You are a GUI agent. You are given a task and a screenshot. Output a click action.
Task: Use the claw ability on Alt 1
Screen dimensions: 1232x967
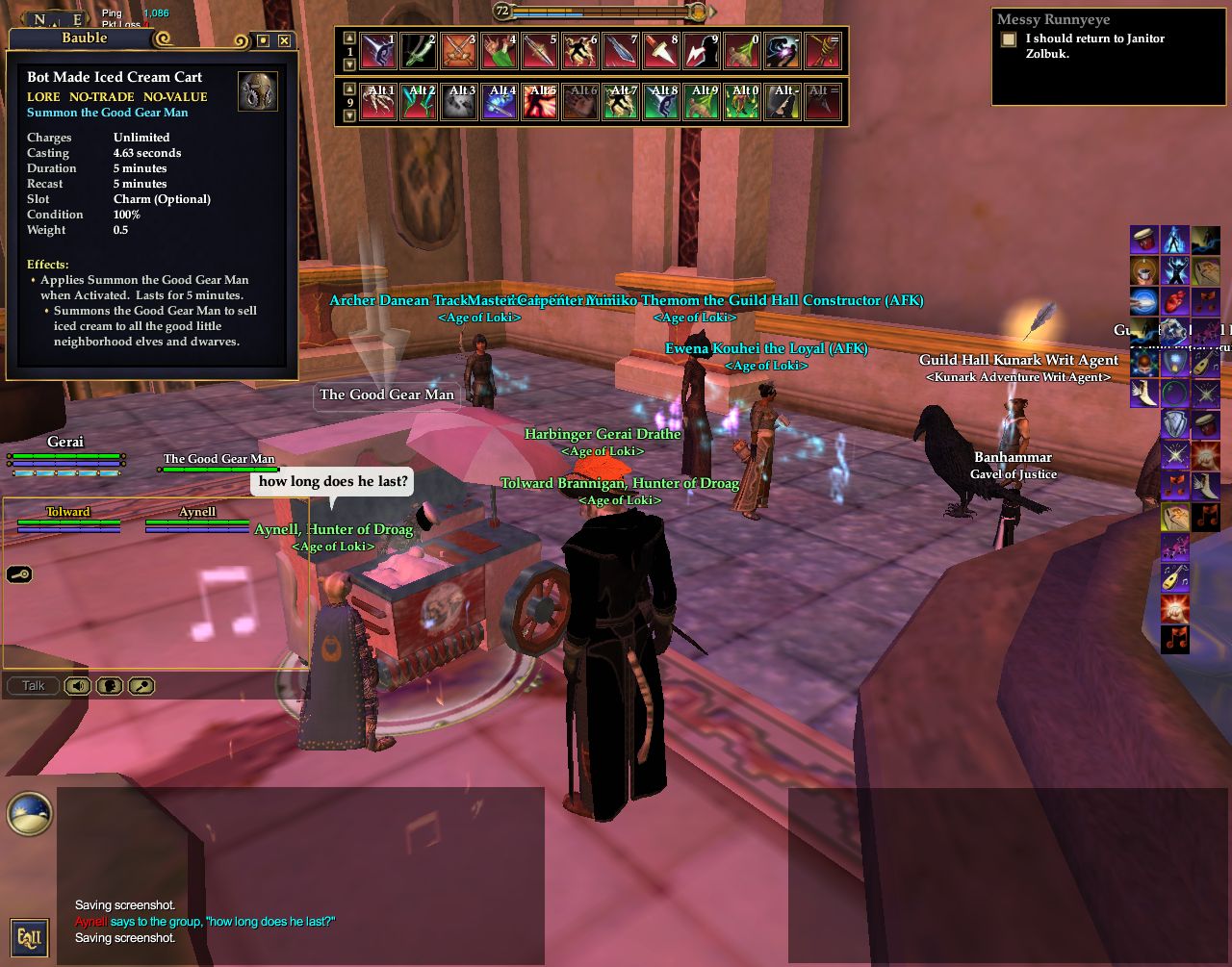pyautogui.click(x=378, y=102)
